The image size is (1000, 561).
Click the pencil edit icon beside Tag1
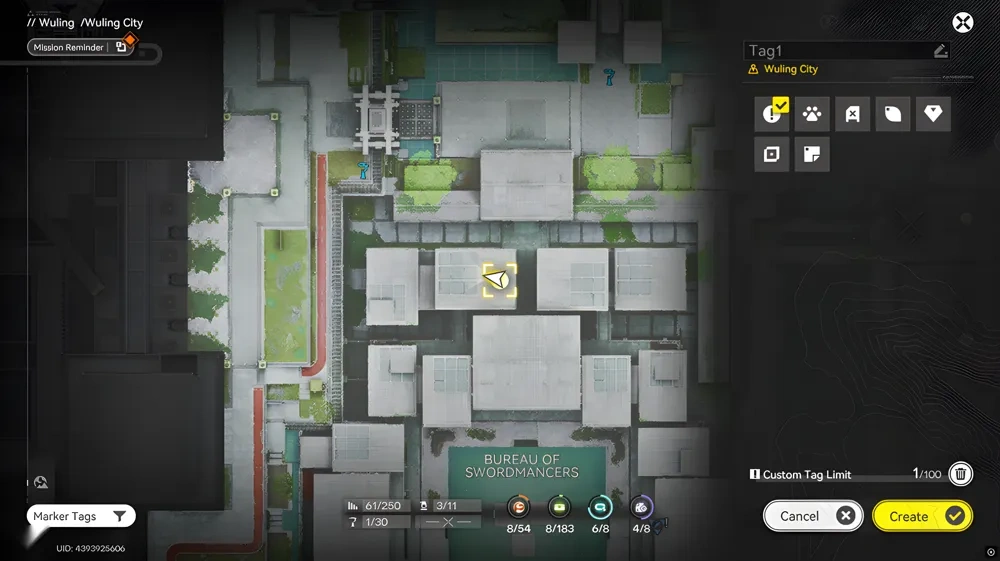point(940,51)
